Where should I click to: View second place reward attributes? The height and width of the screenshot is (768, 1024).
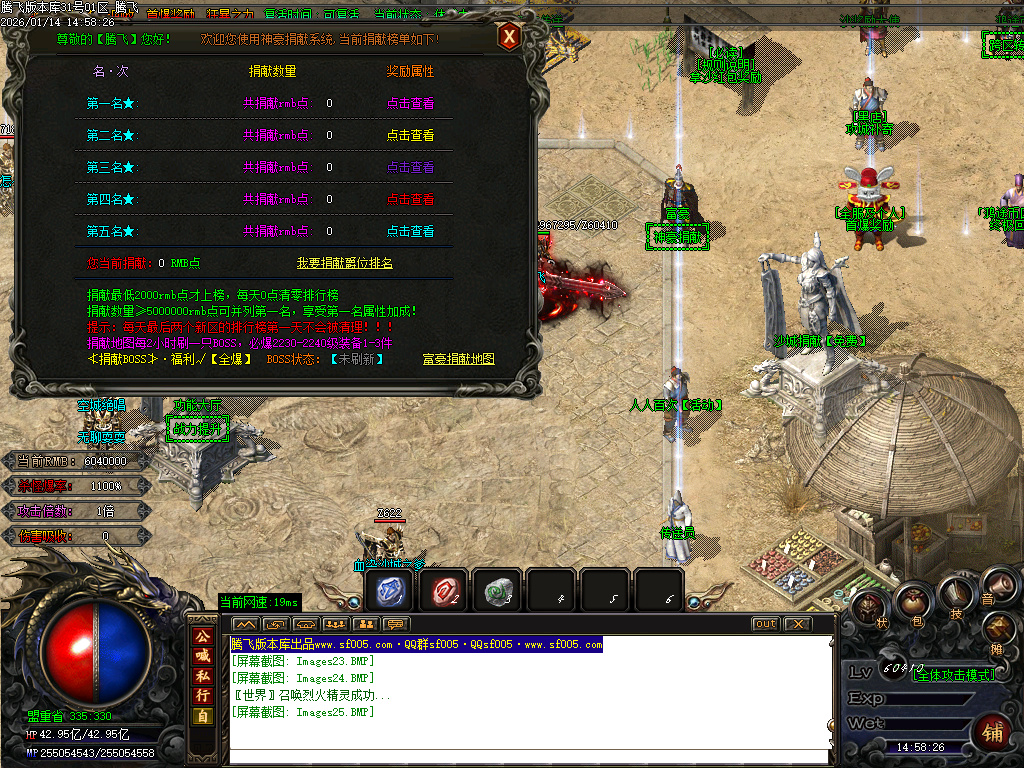click(x=410, y=135)
